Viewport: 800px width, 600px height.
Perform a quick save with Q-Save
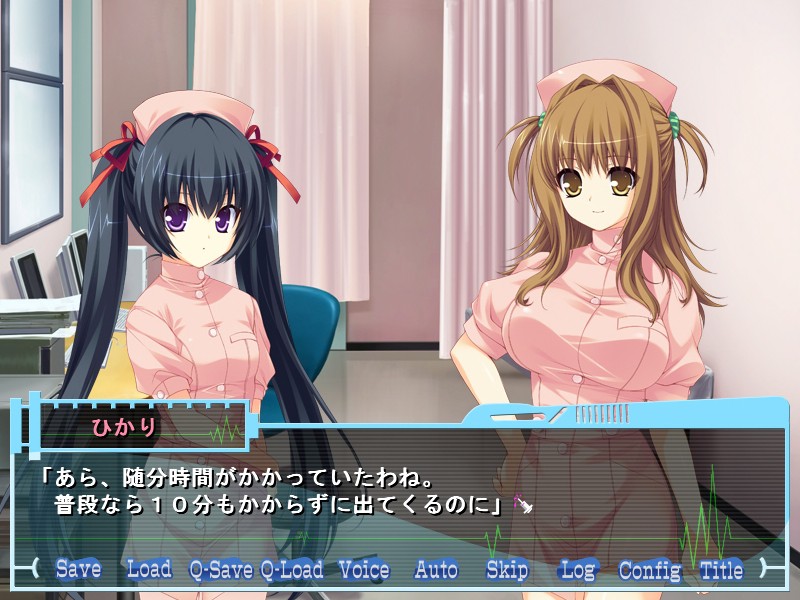[221, 570]
